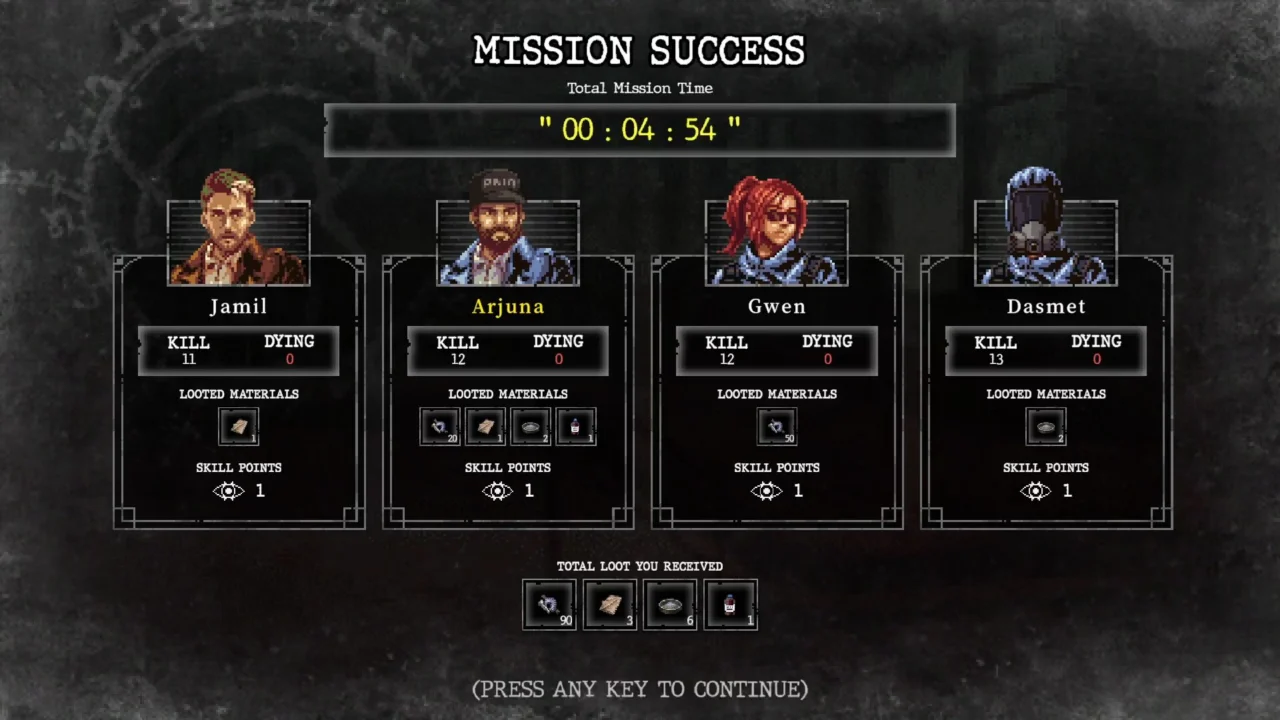Click the total loot paper icon
This screenshot has width=1280, height=720.
tap(610, 605)
